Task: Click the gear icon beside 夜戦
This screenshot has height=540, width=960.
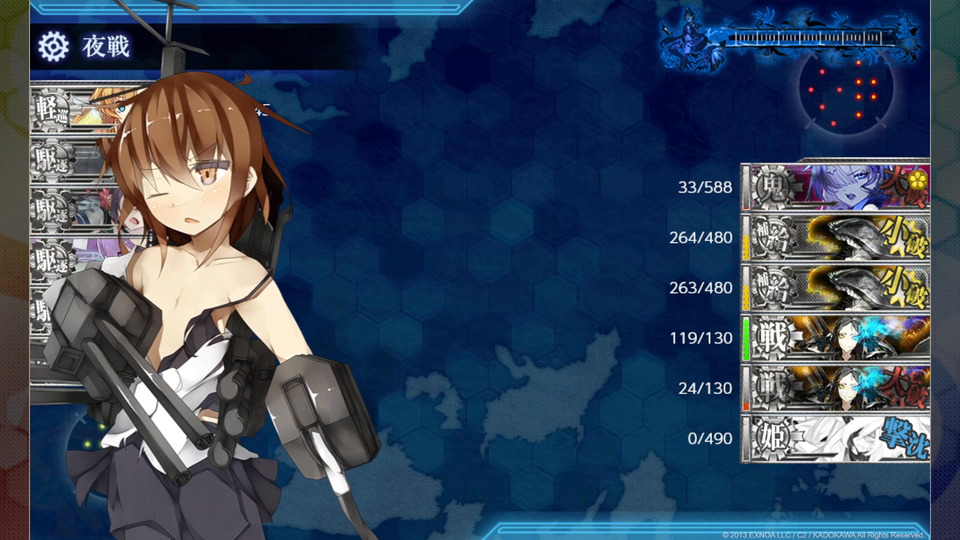Action: [x=53, y=46]
